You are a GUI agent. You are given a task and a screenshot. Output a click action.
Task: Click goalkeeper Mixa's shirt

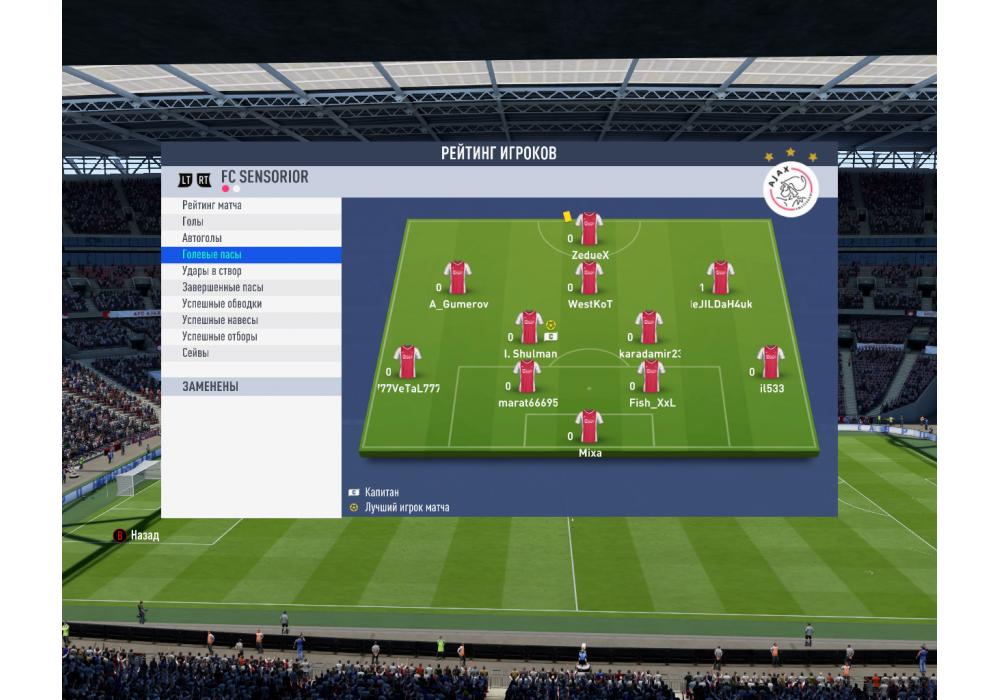pyautogui.click(x=589, y=427)
